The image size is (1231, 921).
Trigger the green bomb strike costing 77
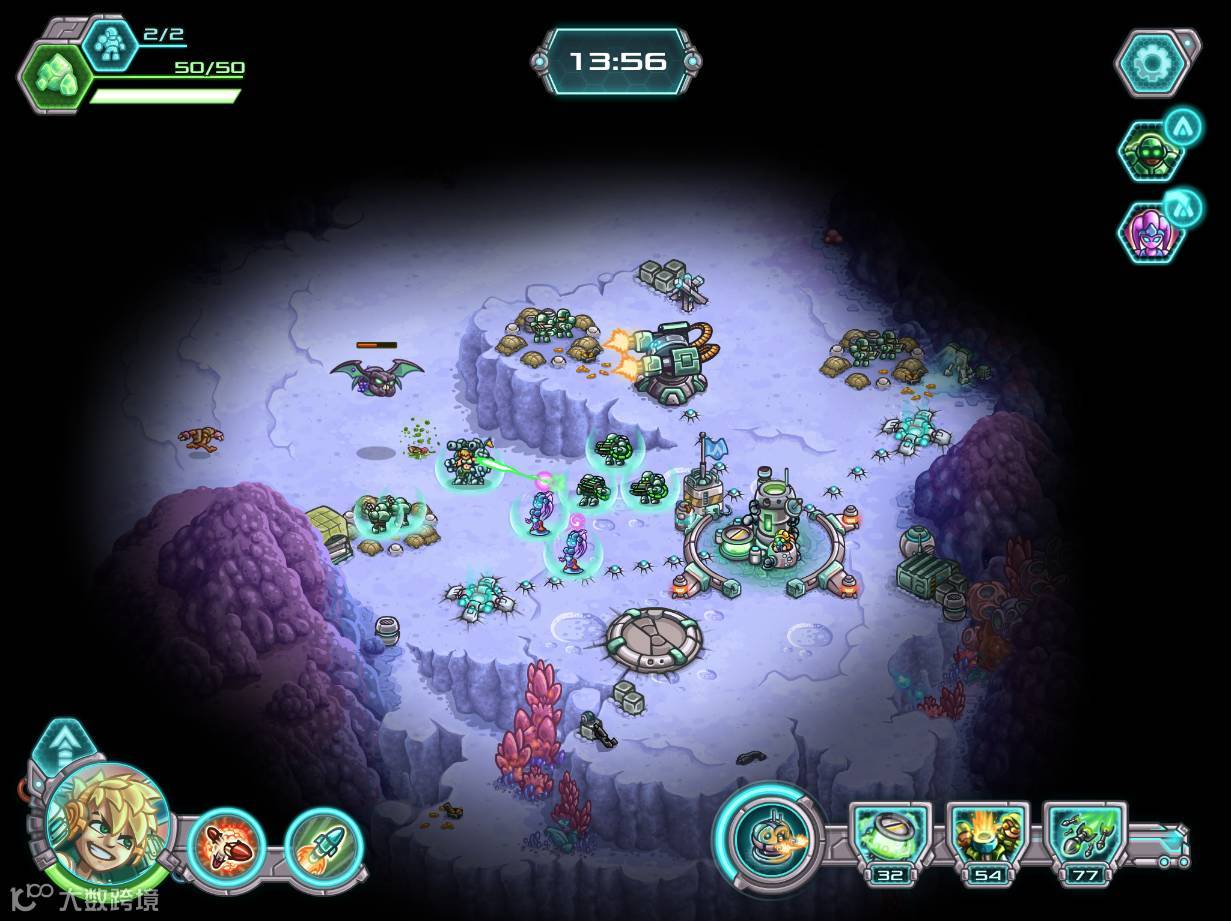tap(1084, 836)
